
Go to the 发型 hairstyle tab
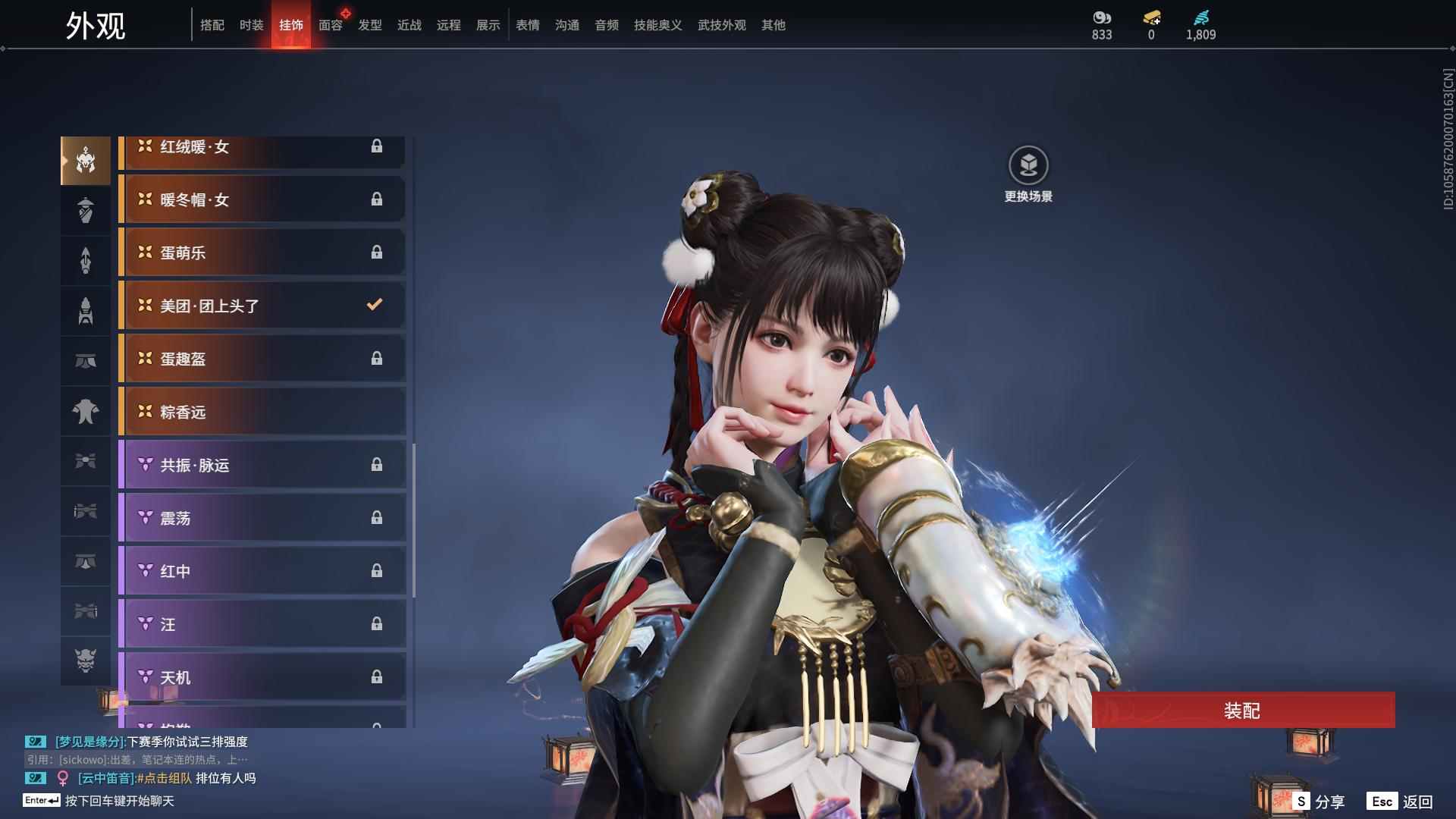point(370,25)
